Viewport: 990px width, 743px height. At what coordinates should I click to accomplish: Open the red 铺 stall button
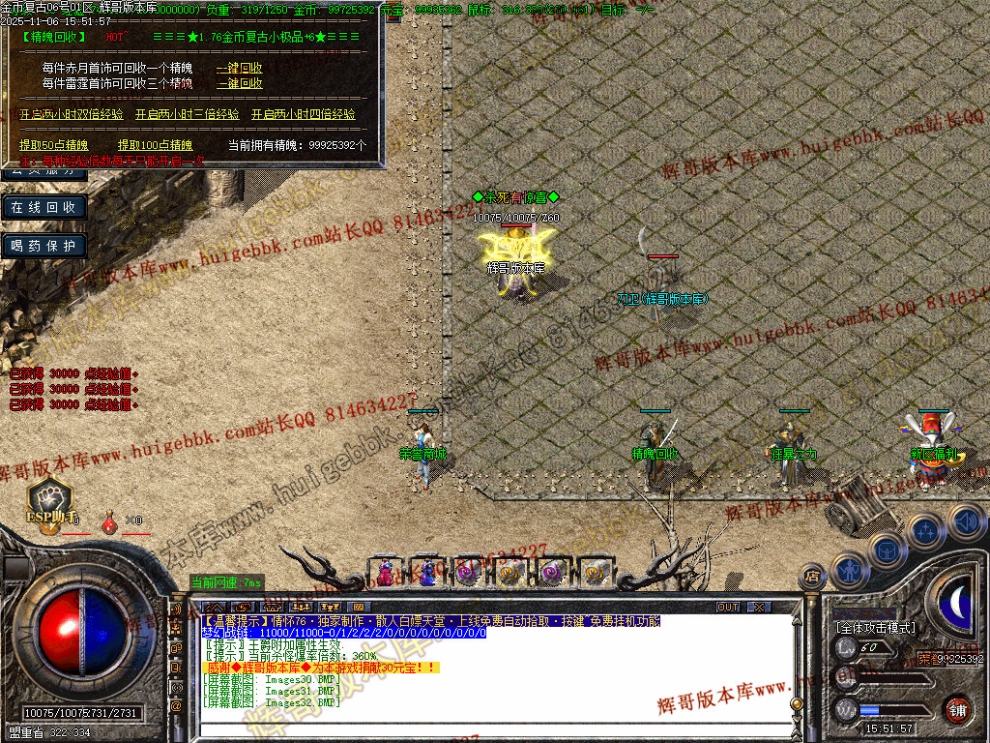click(x=959, y=708)
